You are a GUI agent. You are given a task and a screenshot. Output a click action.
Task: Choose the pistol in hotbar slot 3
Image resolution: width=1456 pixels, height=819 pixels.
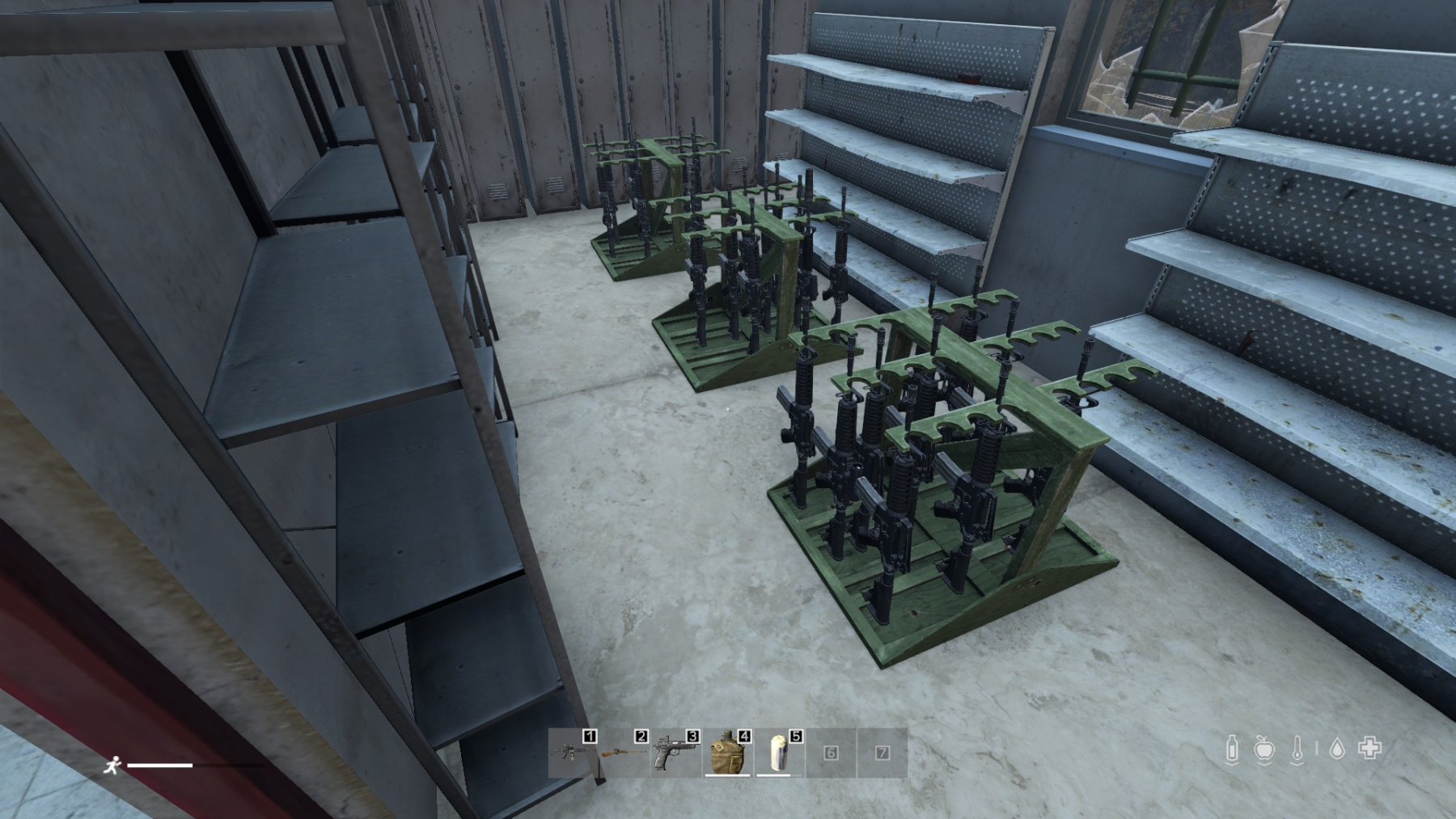click(675, 753)
